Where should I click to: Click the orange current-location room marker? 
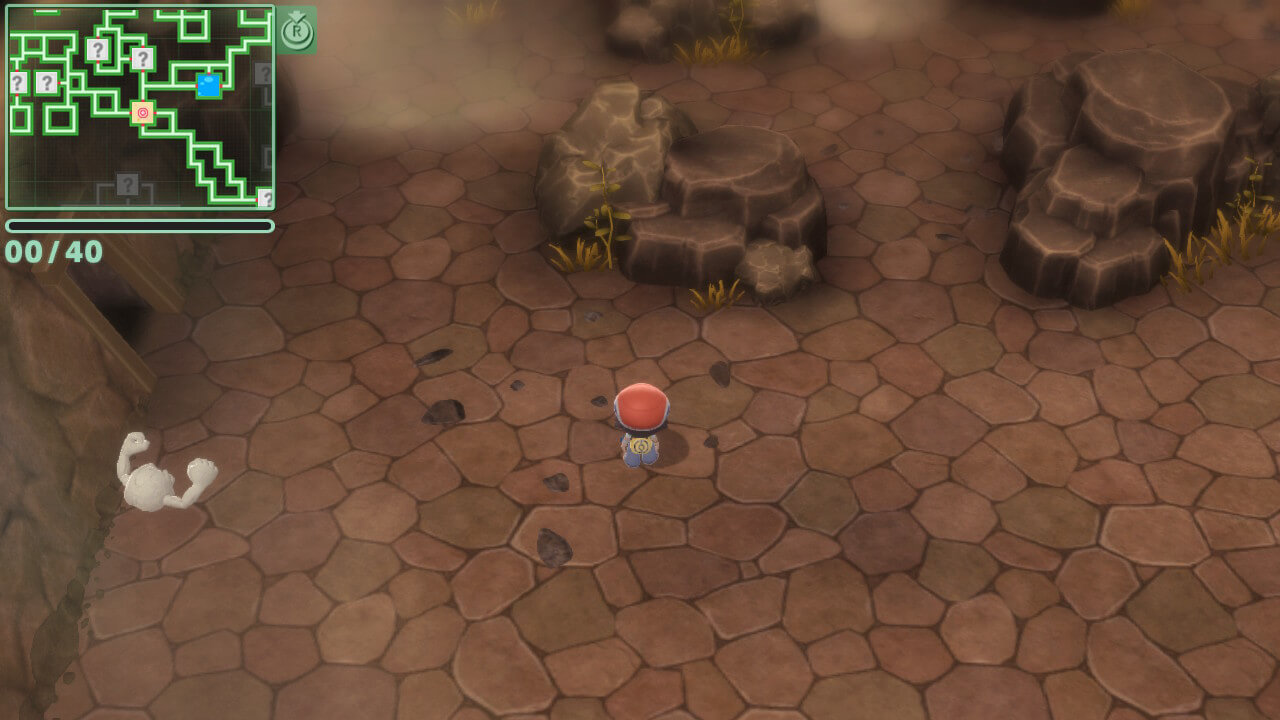pos(143,113)
